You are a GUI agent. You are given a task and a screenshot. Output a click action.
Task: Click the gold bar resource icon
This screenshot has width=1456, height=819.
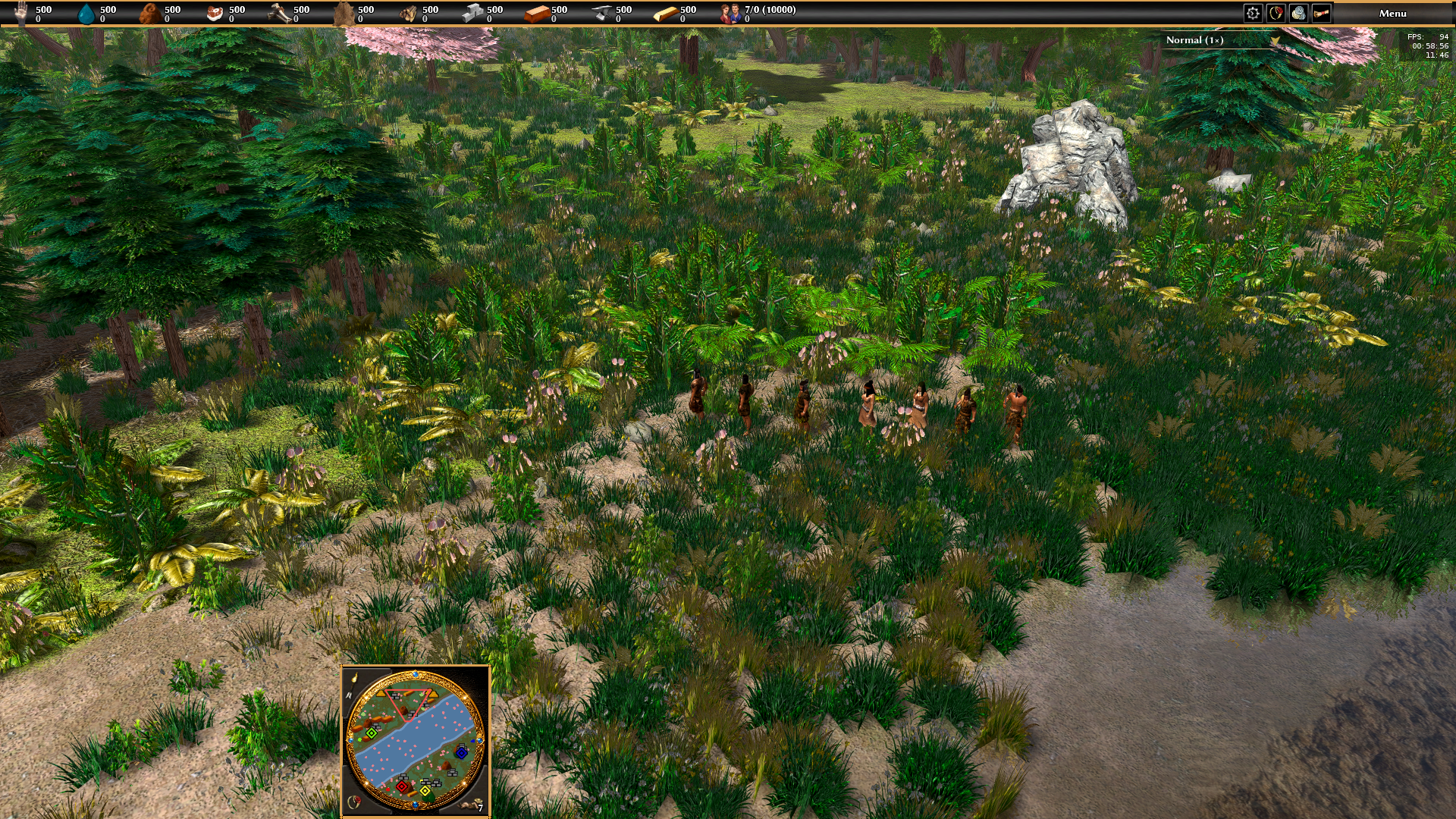665,13
